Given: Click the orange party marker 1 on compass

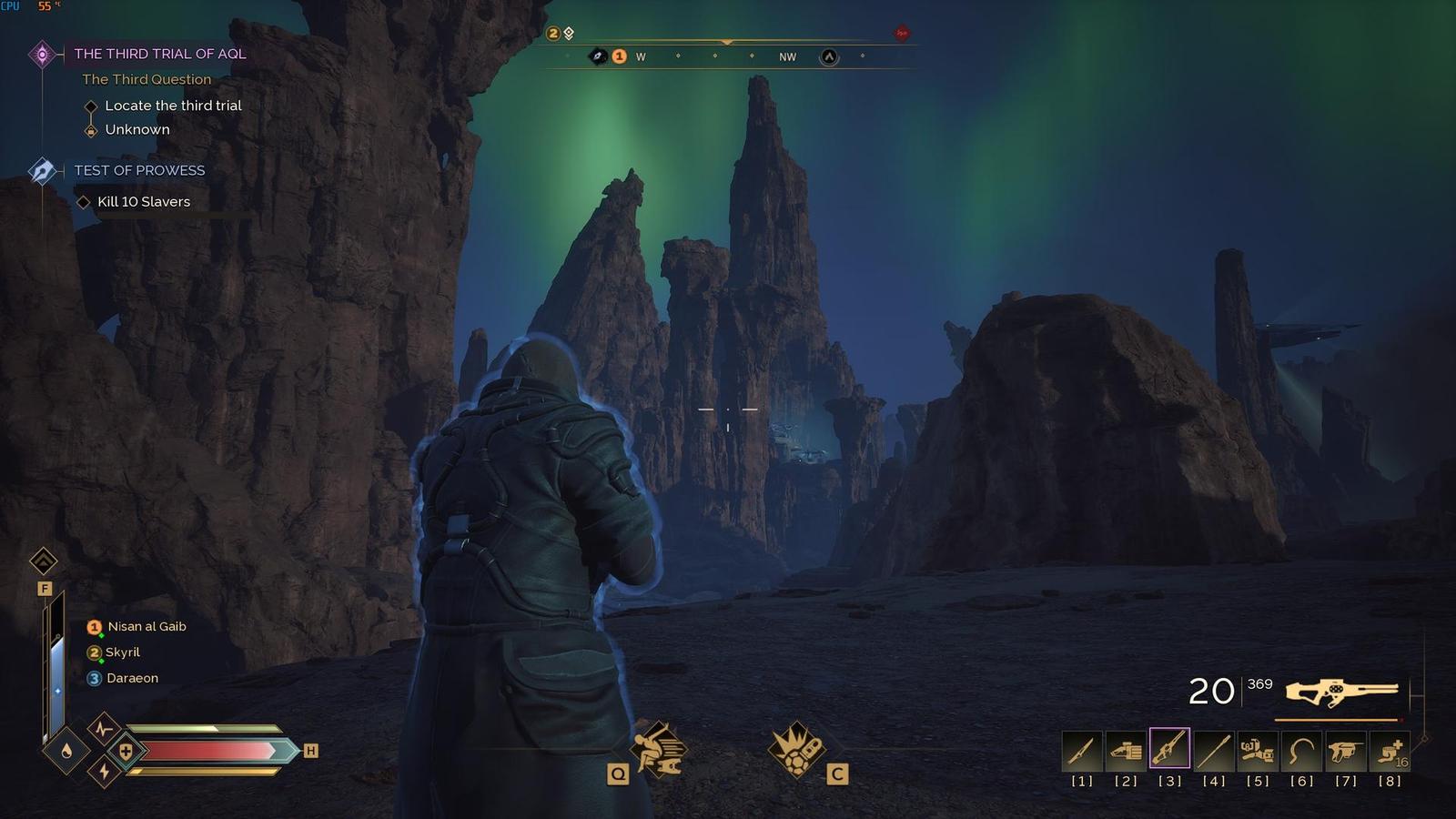Looking at the screenshot, I should pyautogui.click(x=619, y=56).
